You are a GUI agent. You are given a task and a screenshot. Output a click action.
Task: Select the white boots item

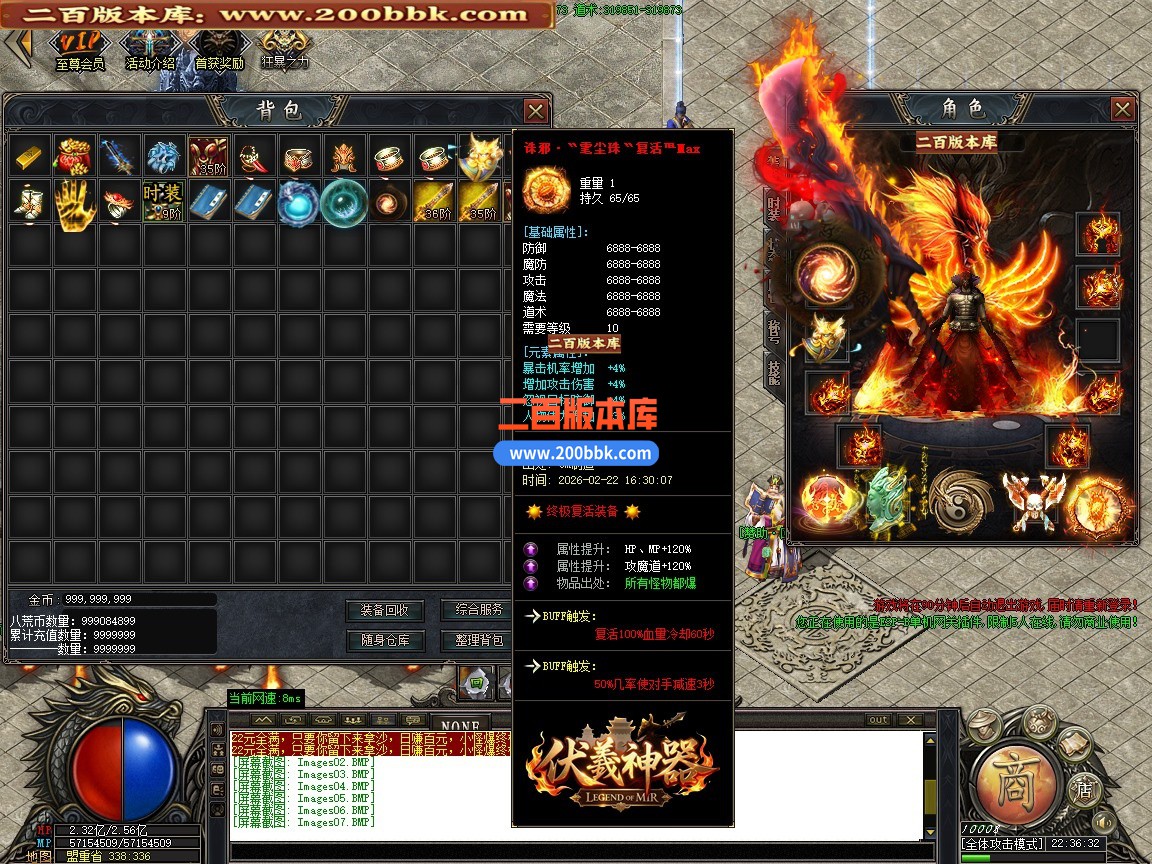29,201
